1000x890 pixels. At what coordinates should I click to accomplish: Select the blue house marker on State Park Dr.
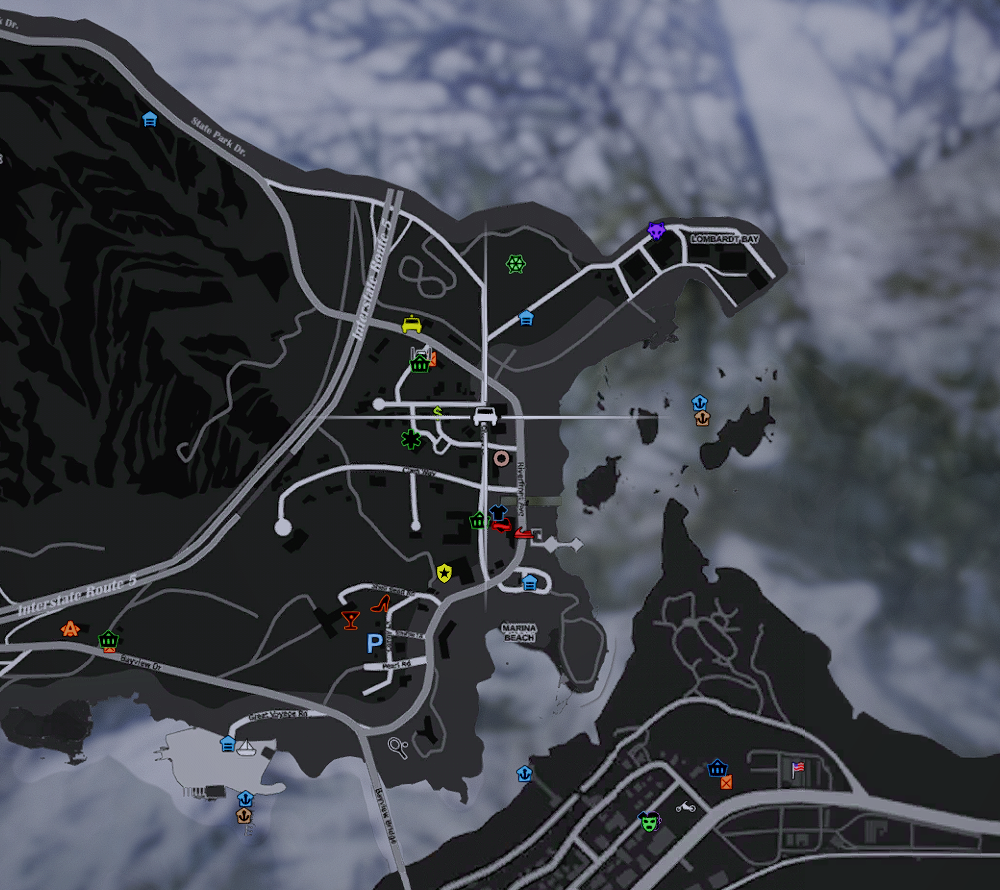pos(150,120)
